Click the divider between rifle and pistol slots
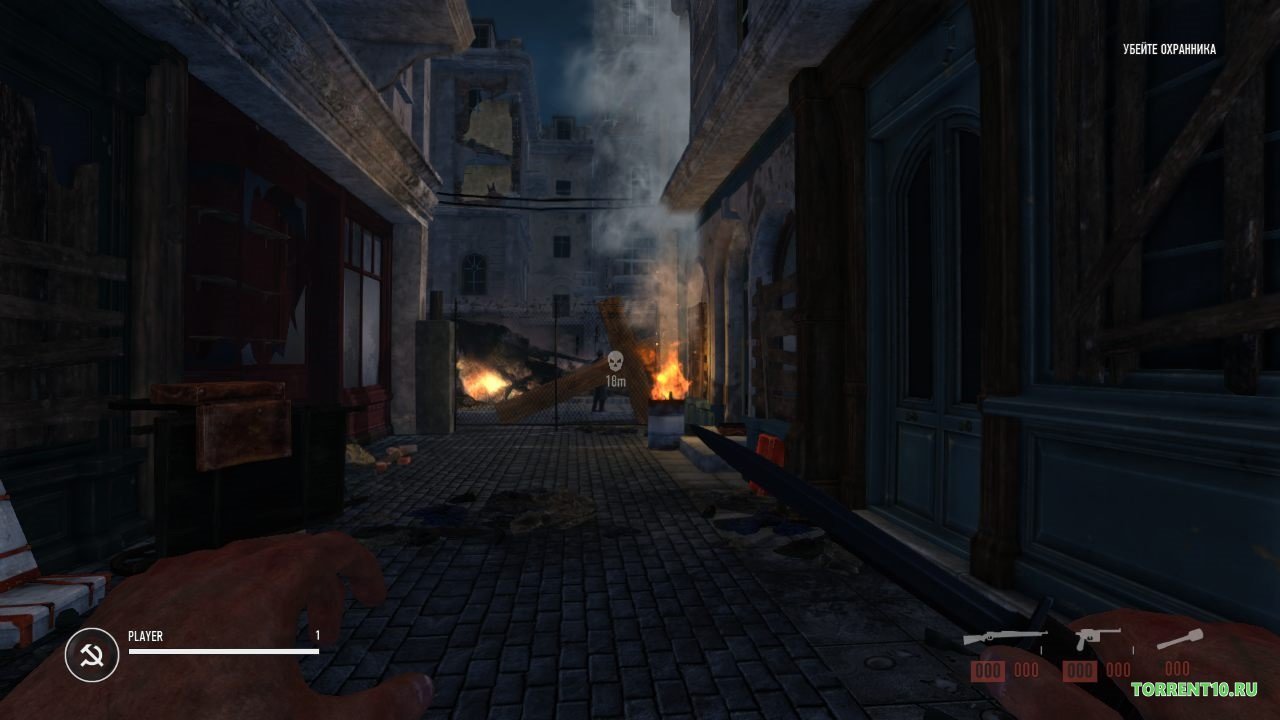The width and height of the screenshot is (1280, 720). 1041,648
